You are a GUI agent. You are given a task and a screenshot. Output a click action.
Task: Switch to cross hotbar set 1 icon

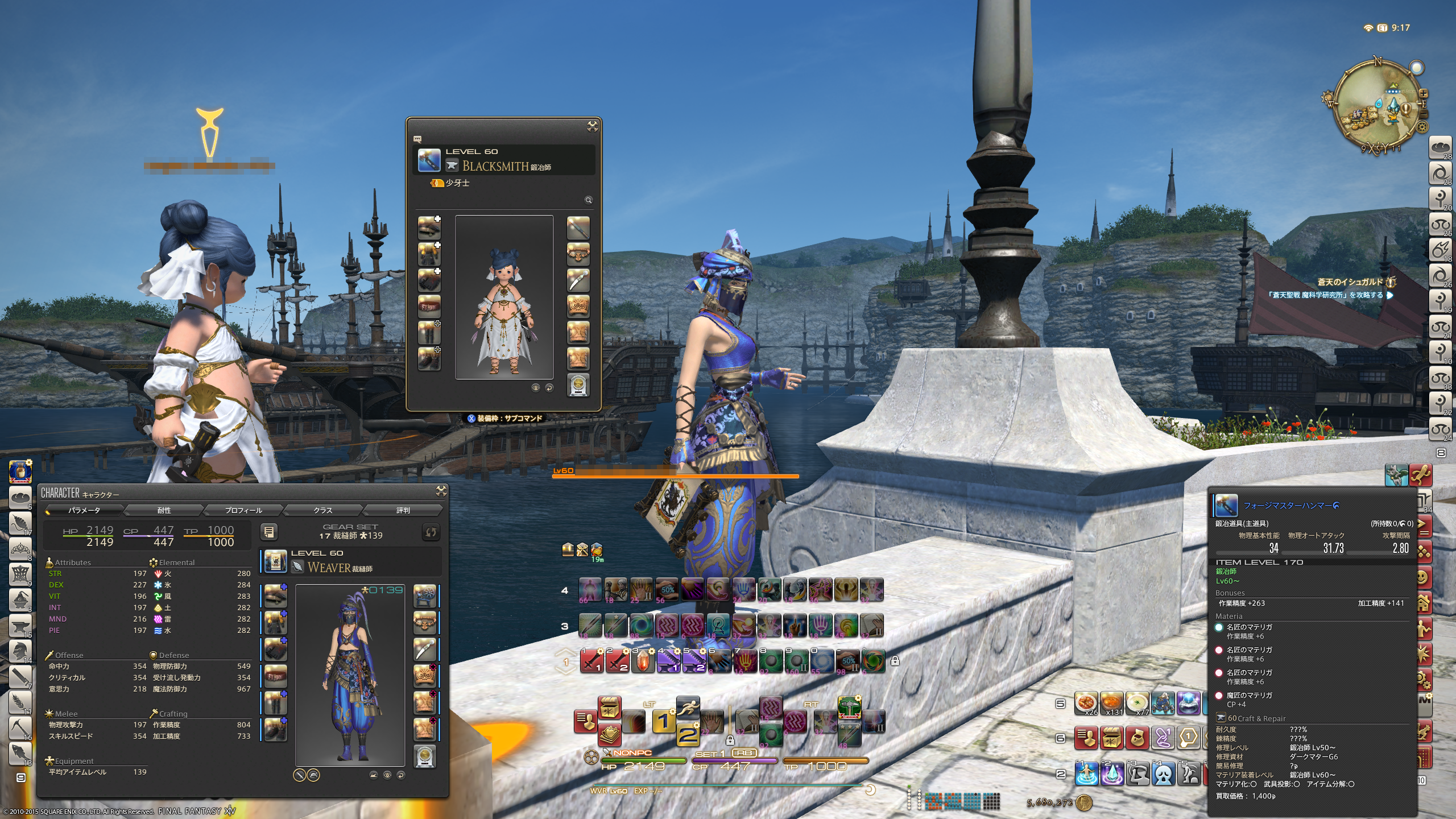(x=663, y=721)
